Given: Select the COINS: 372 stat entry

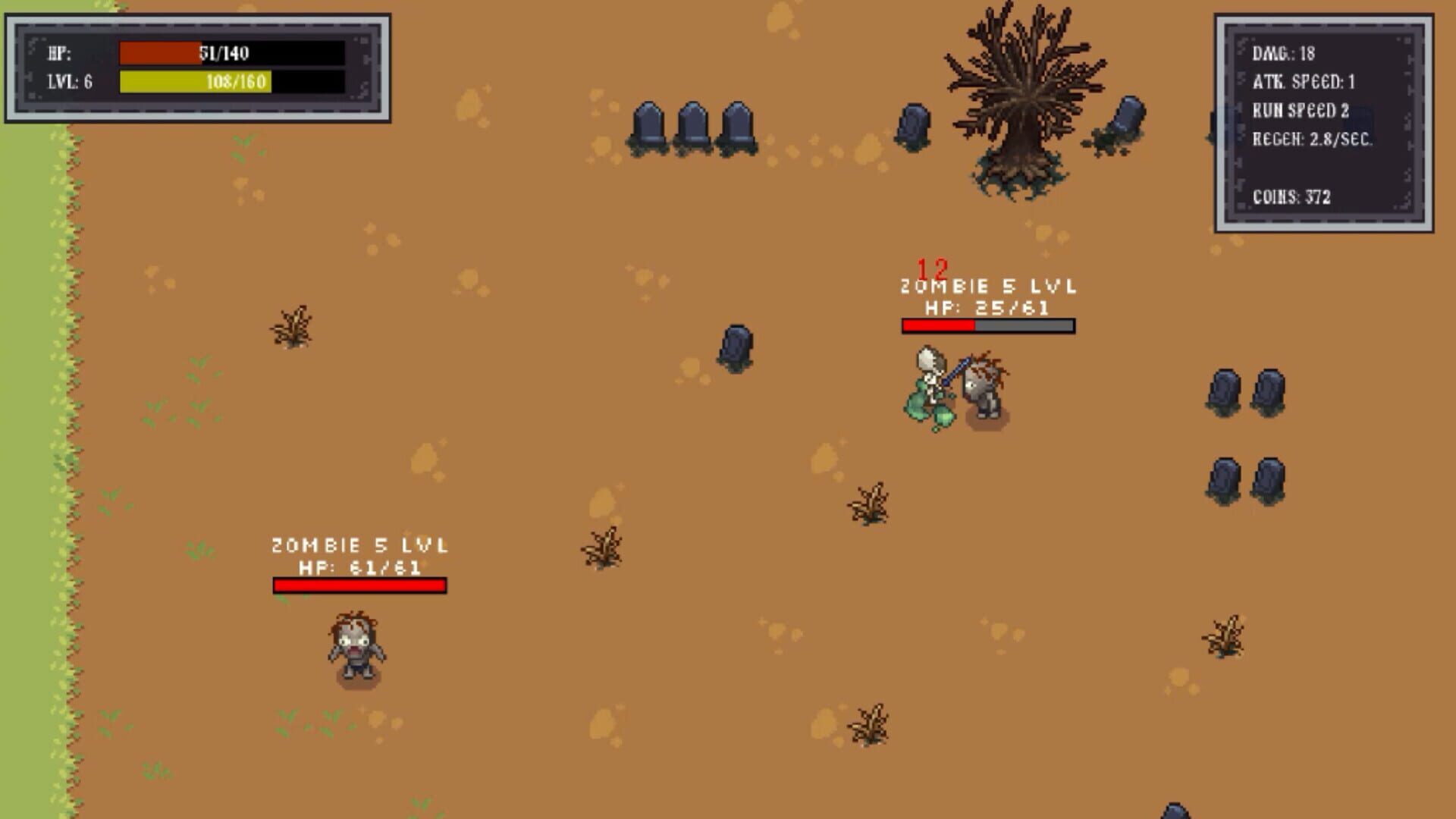Looking at the screenshot, I should point(1293,196).
